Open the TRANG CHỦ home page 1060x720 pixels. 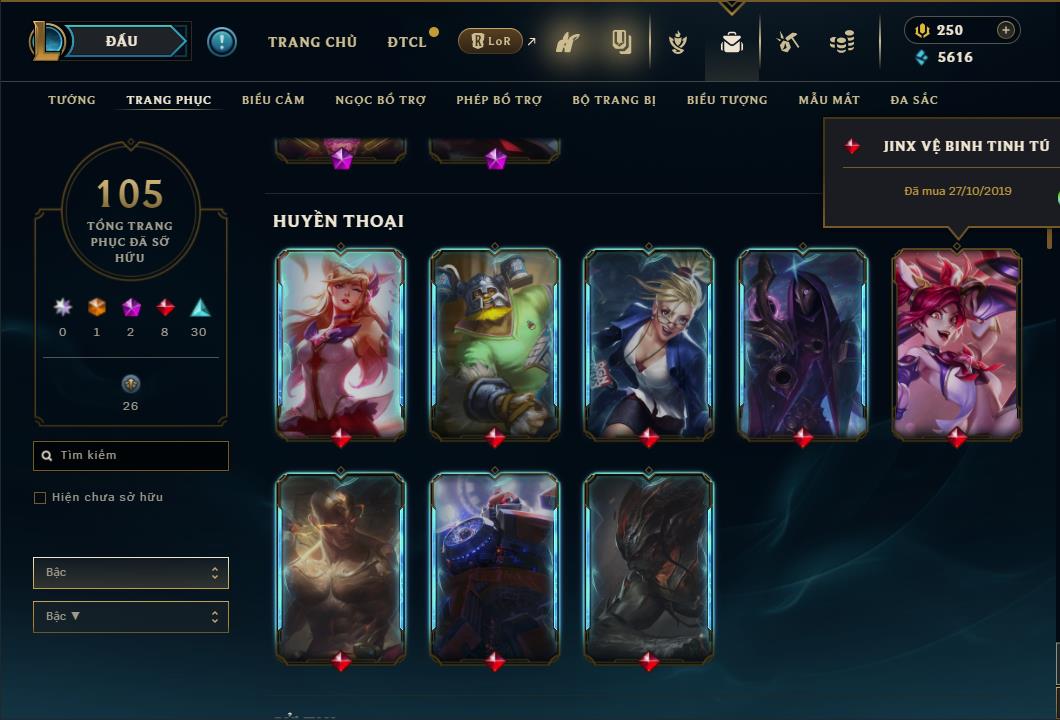312,42
